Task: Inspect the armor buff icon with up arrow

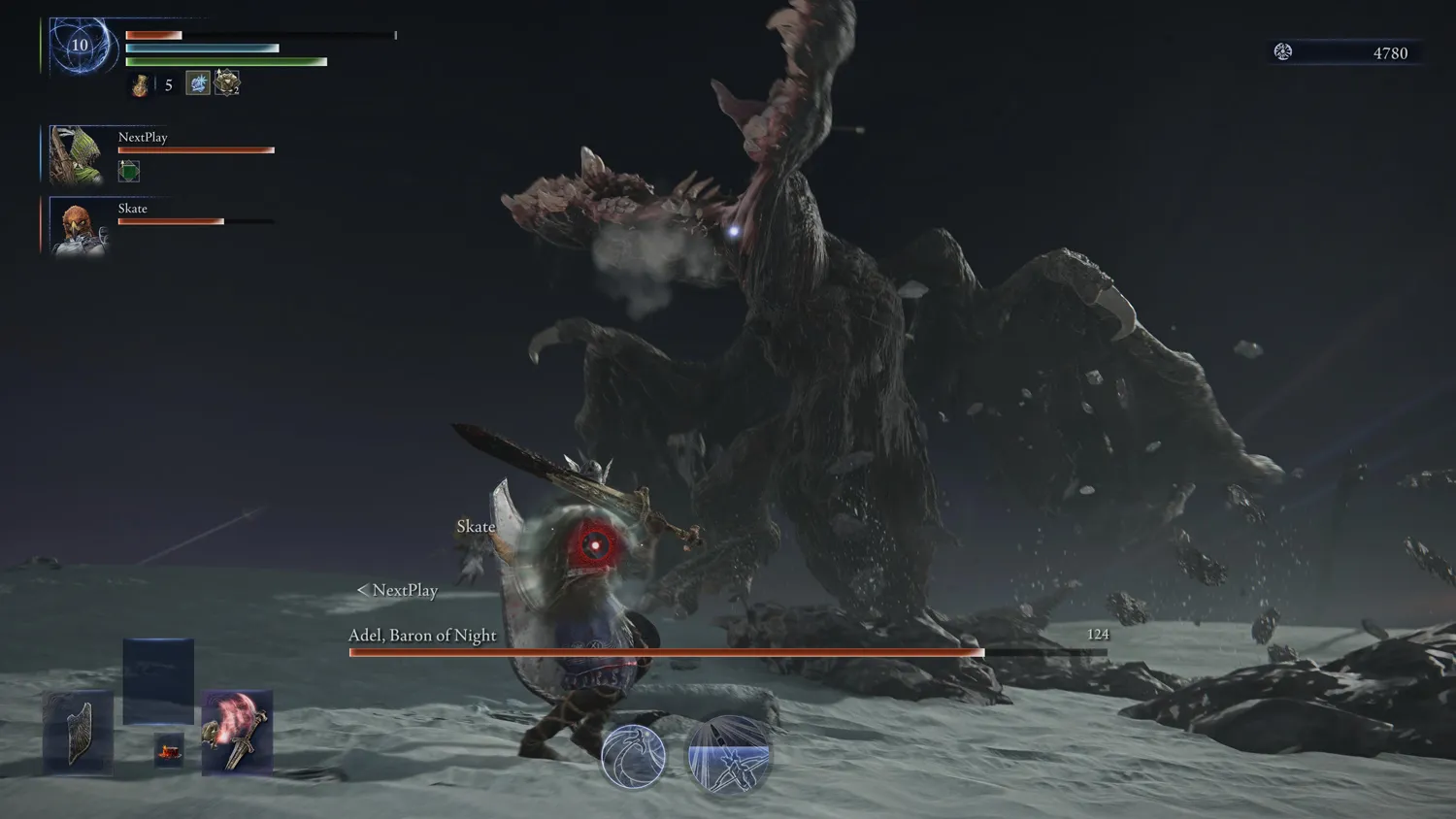Action: 227,83
